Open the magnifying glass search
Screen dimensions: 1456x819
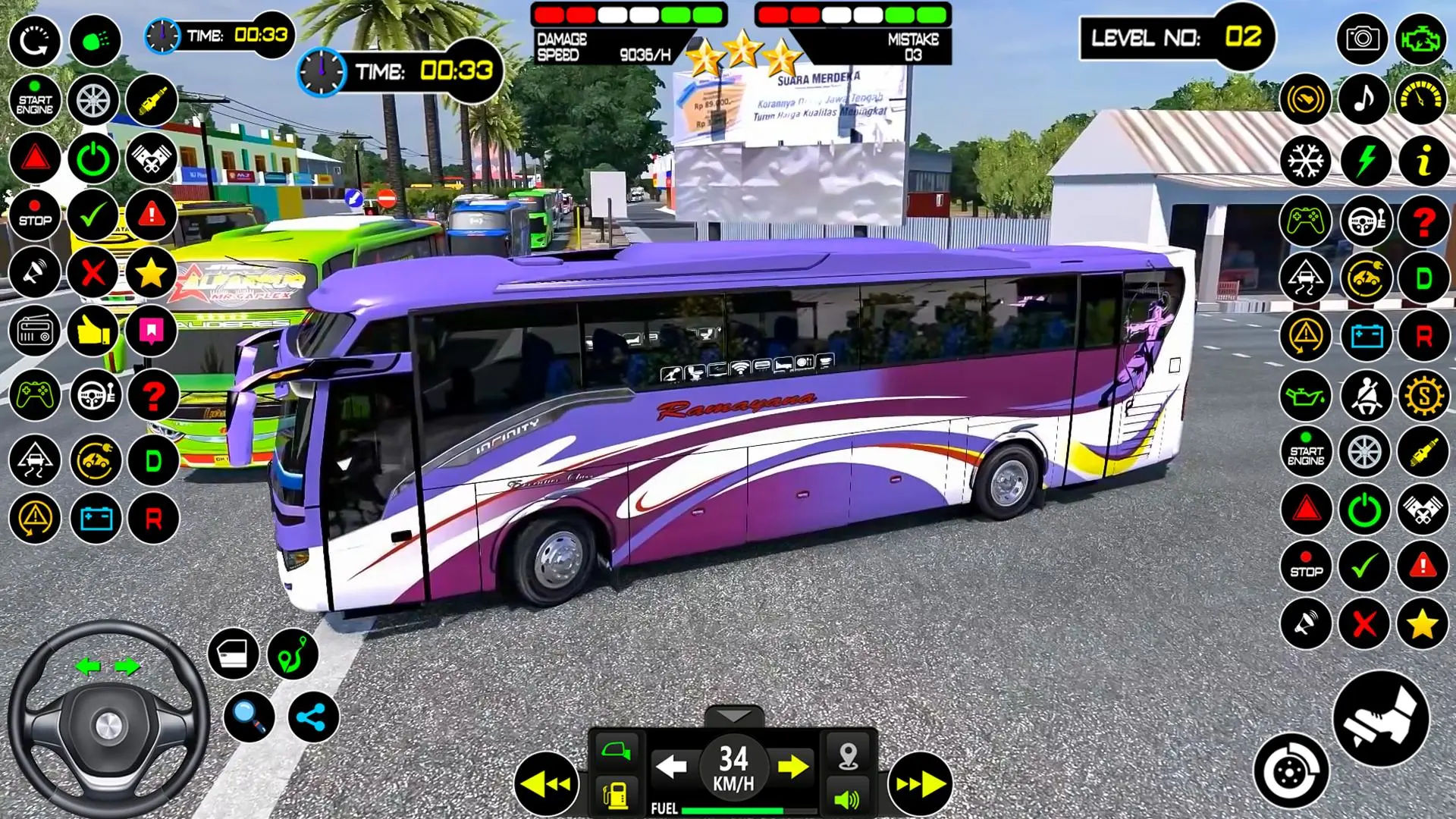pyautogui.click(x=249, y=716)
